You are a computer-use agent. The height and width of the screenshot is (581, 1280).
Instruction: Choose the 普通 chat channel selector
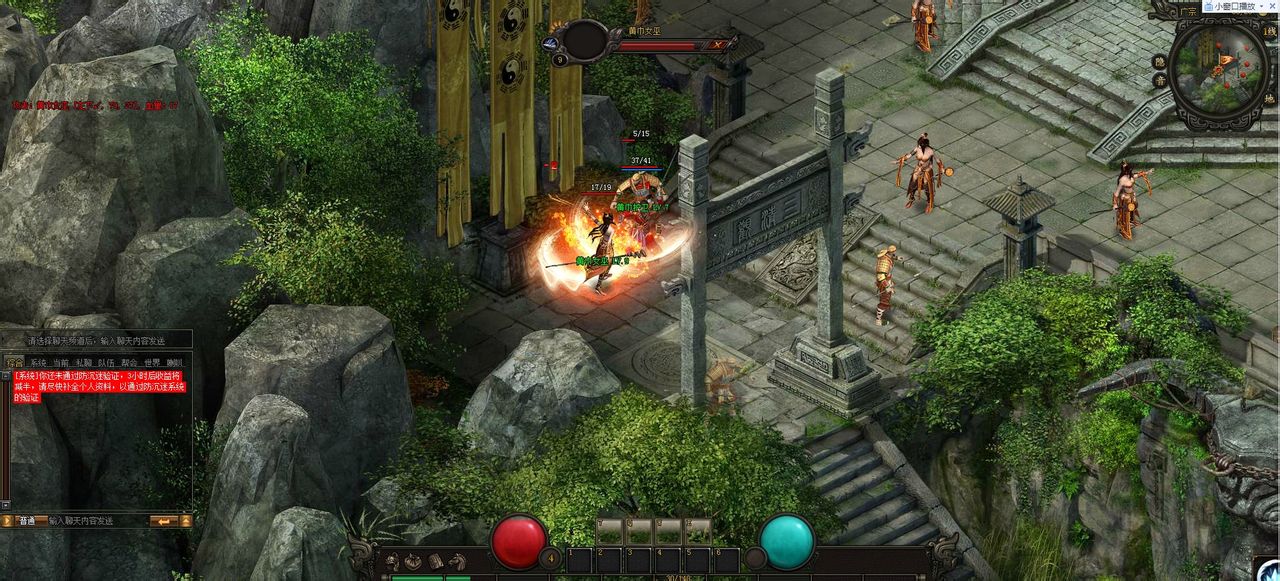coord(26,521)
